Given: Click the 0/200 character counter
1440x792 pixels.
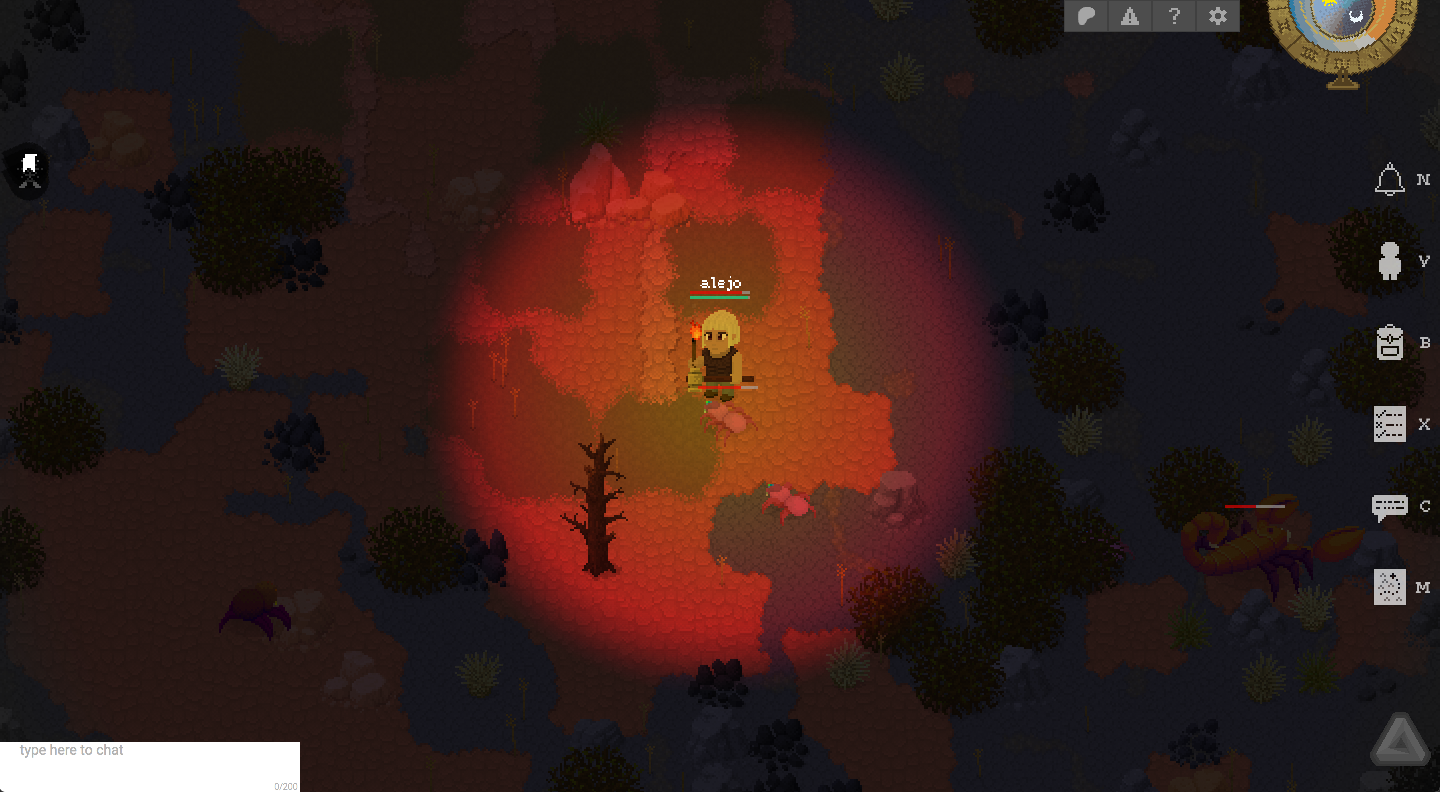Looking at the screenshot, I should (x=283, y=785).
